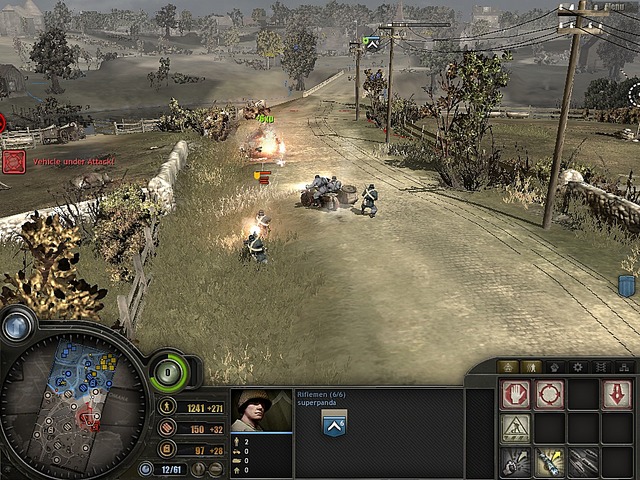Image resolution: width=640 pixels, height=480 pixels.
Task: Switch to the building category tab
Action: pos(508,367)
